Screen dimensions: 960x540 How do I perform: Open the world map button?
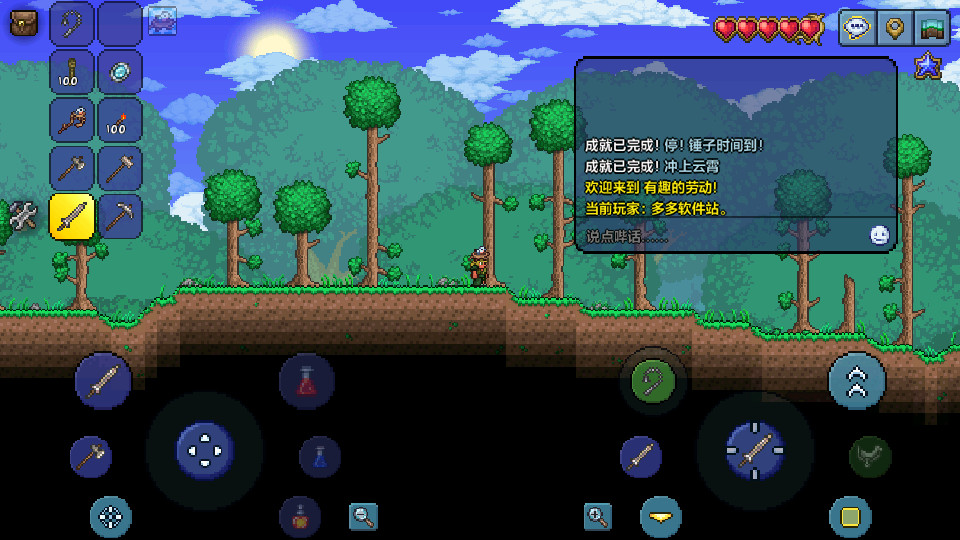click(932, 28)
